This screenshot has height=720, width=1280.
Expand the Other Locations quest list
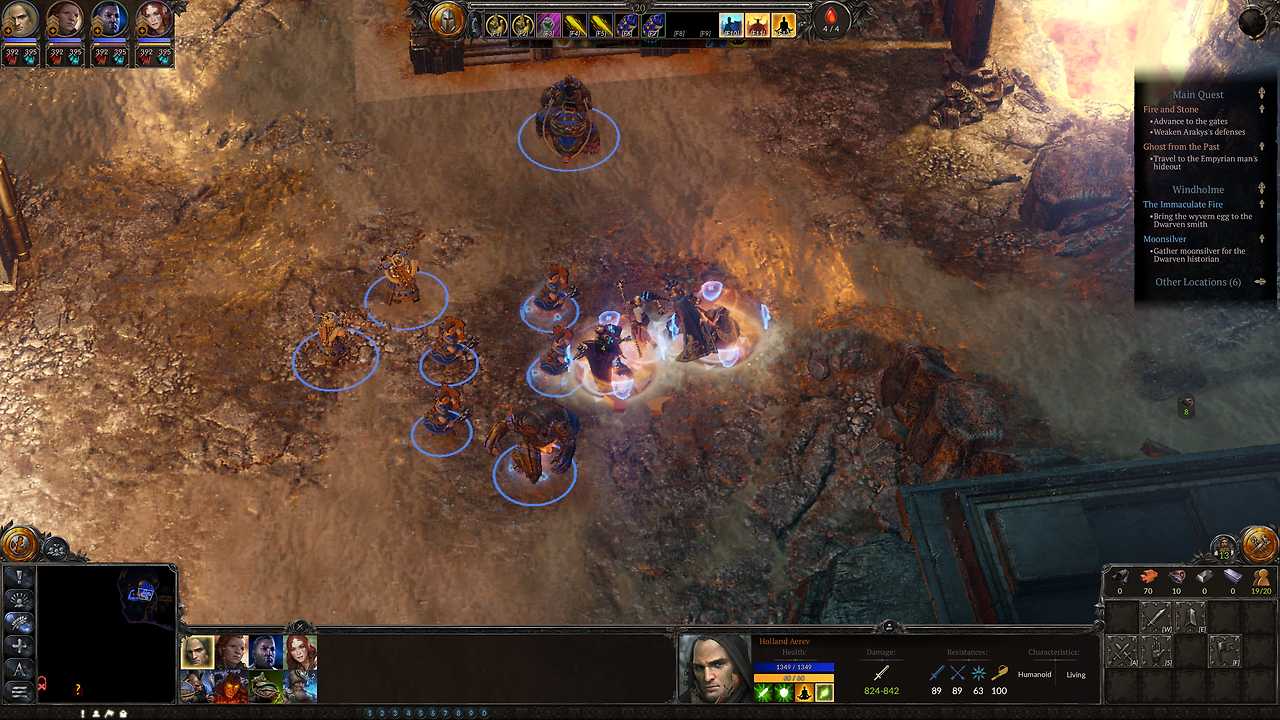pyautogui.click(x=1198, y=282)
